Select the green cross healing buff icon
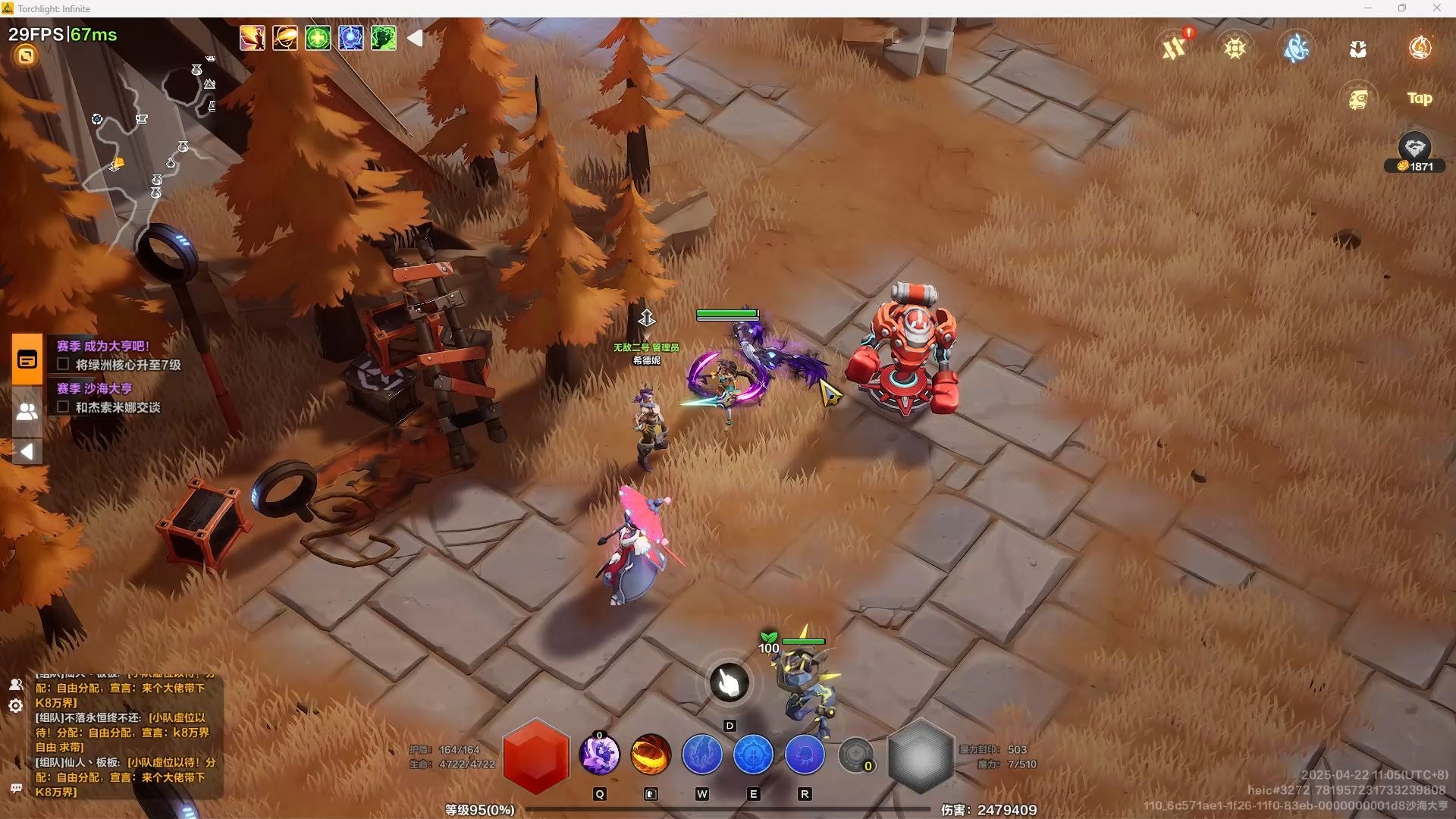The image size is (1456, 819). pos(318,38)
